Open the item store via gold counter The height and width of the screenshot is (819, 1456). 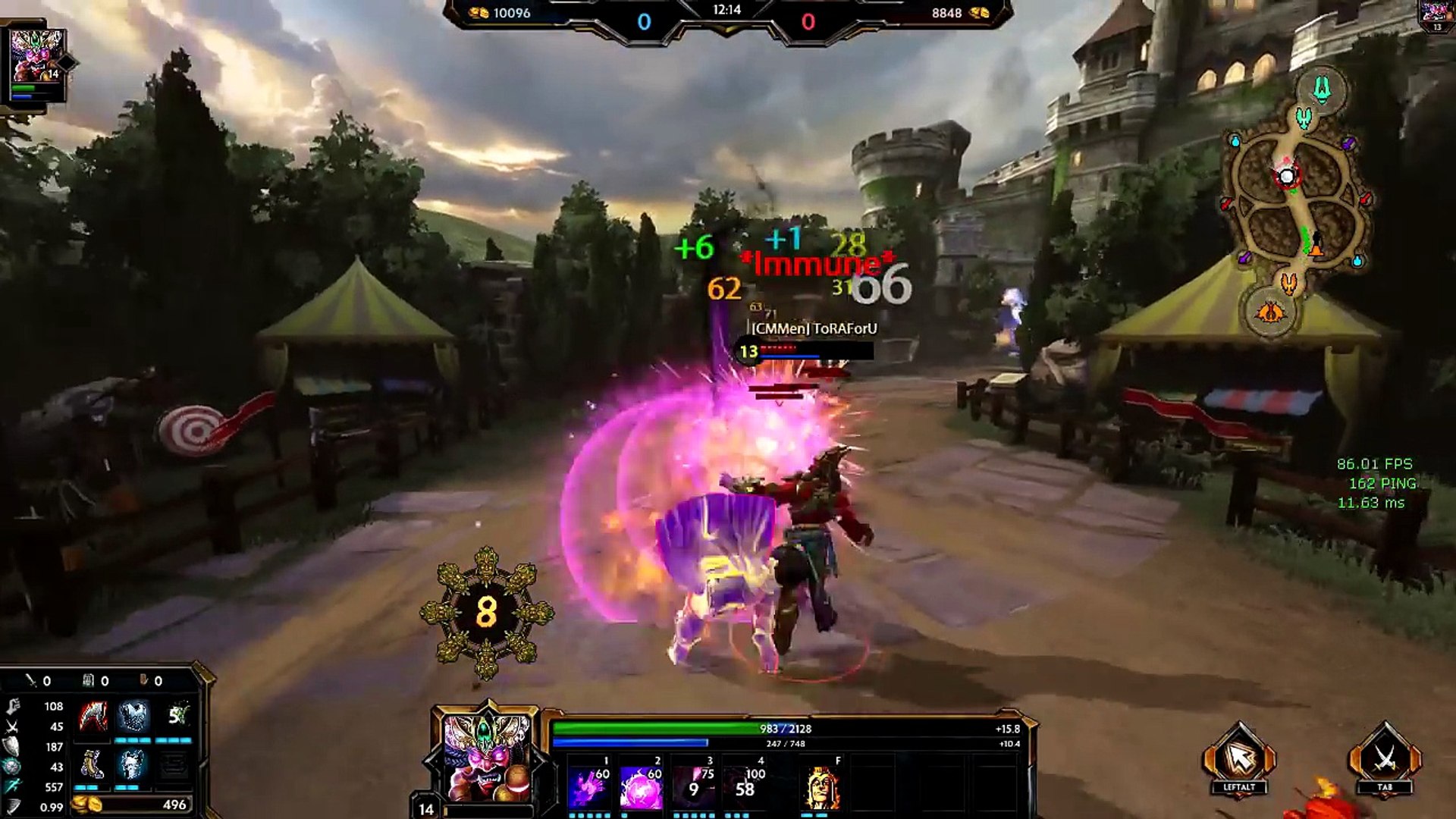pyautogui.click(x=132, y=805)
